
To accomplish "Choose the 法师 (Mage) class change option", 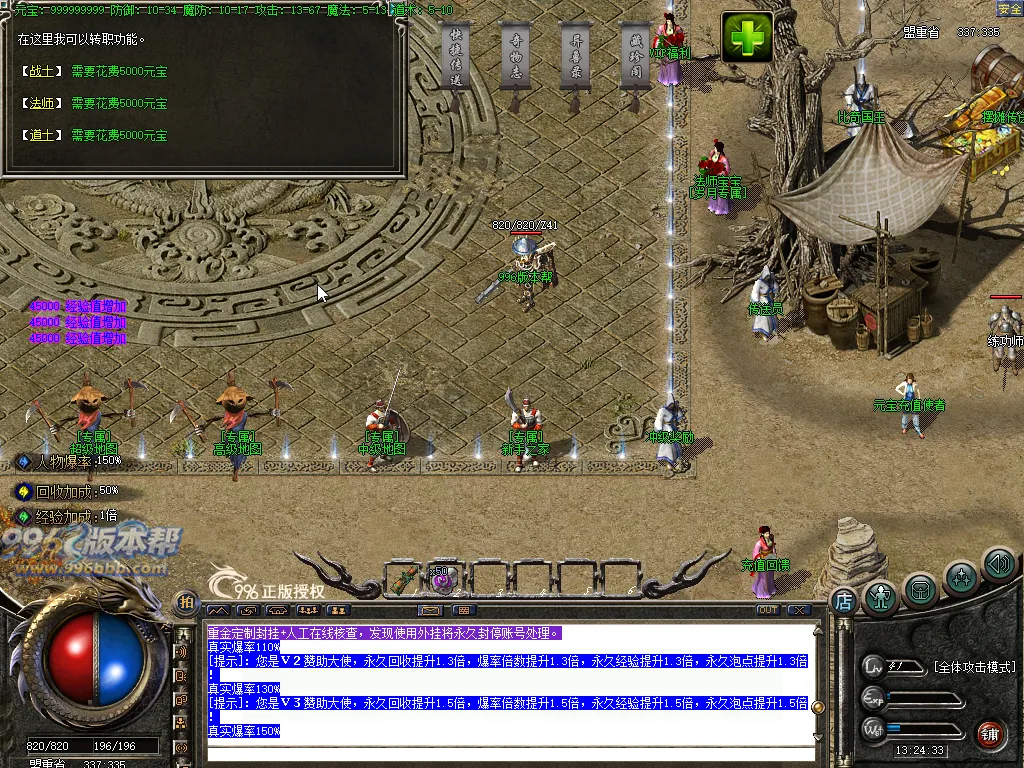I will click(x=41, y=104).
